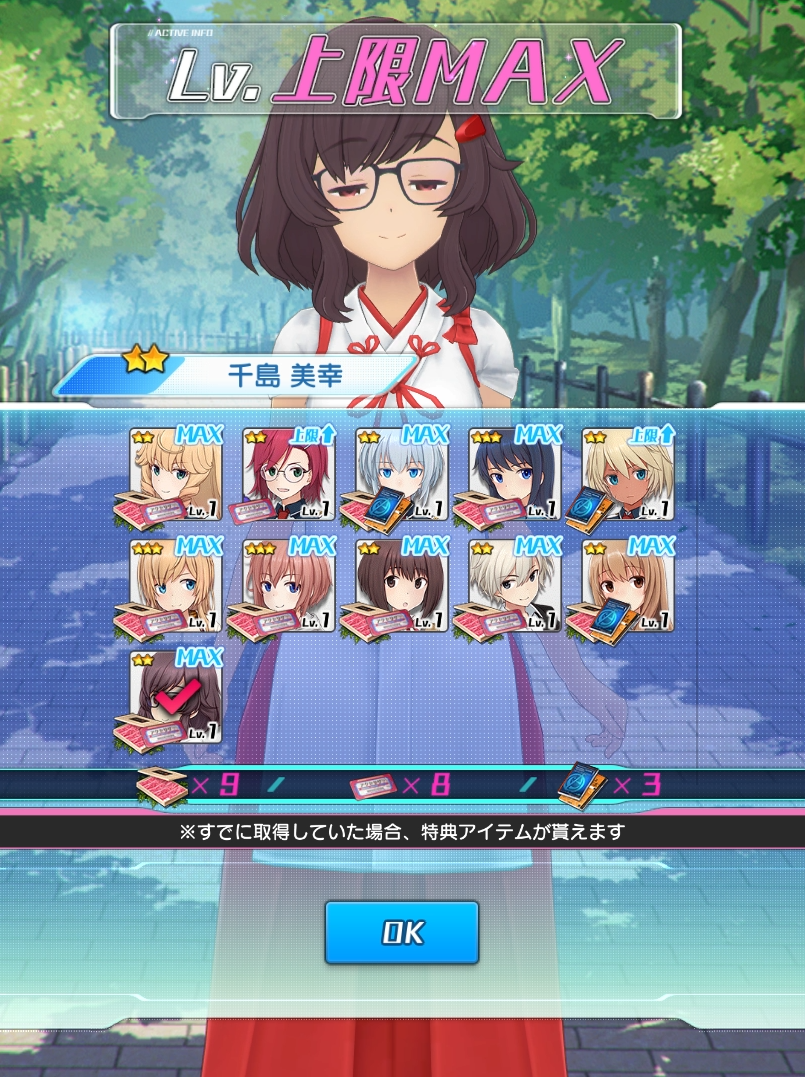The height and width of the screenshot is (1077, 805).
Task: Confirm results with the OK button
Action: (x=402, y=932)
